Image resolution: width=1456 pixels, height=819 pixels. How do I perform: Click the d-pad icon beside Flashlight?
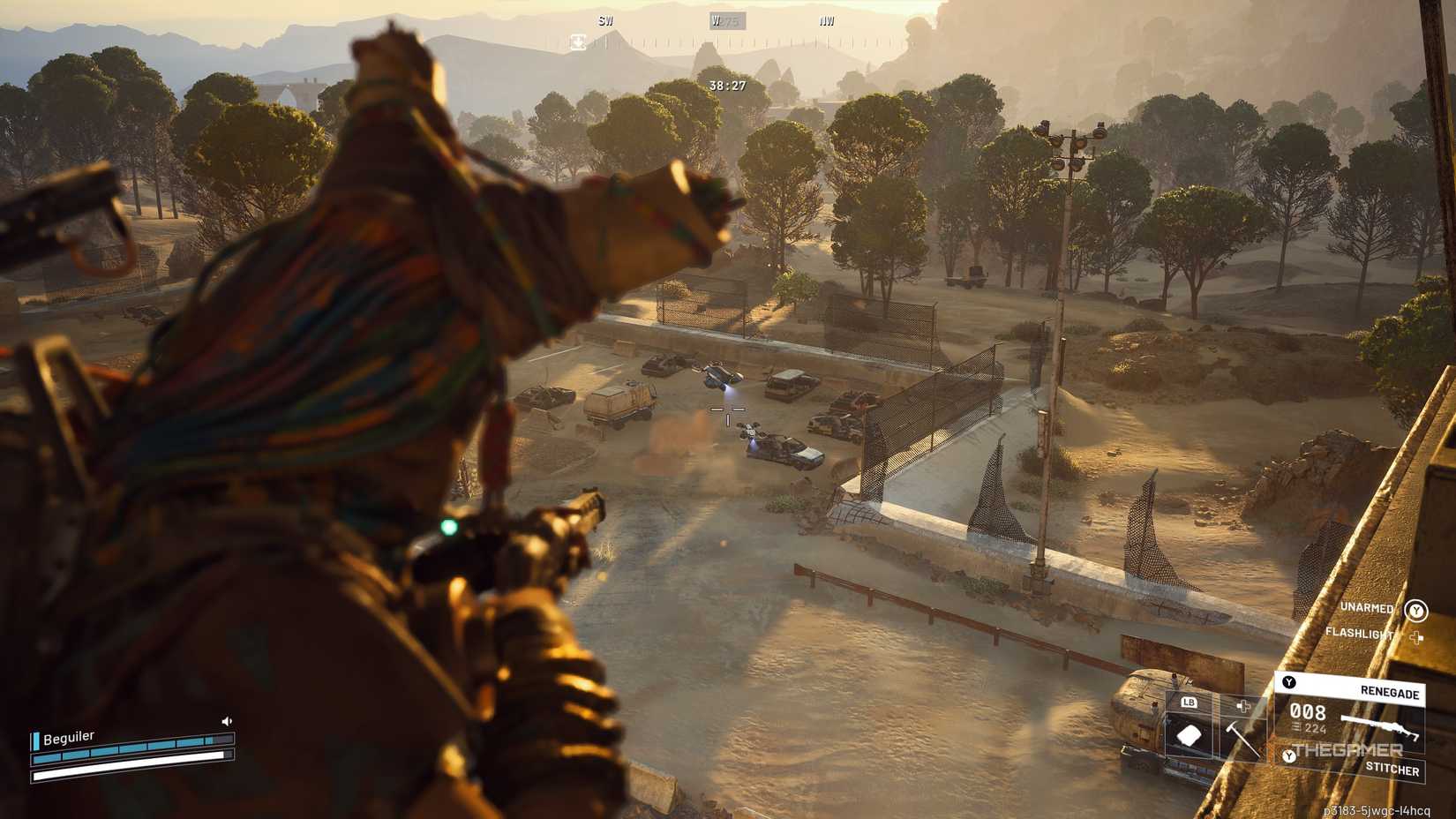[1417, 636]
